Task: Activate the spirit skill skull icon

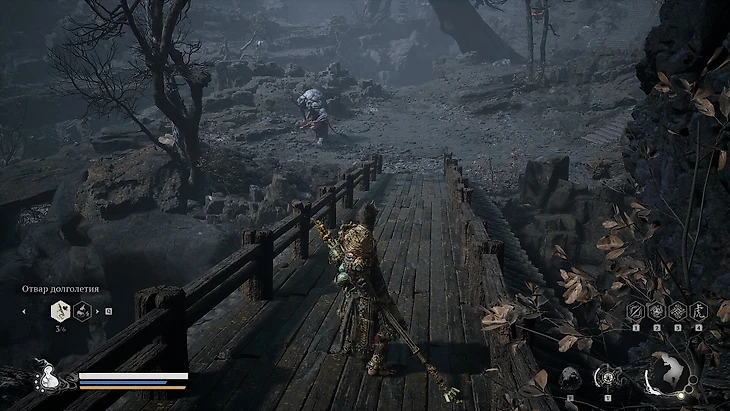Action: [x=571, y=377]
